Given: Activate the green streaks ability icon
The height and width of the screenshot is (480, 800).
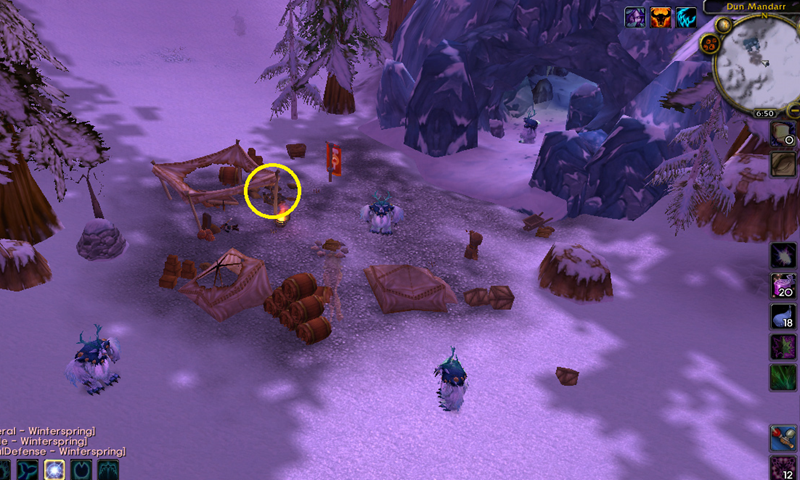Looking at the screenshot, I should click(x=783, y=378).
